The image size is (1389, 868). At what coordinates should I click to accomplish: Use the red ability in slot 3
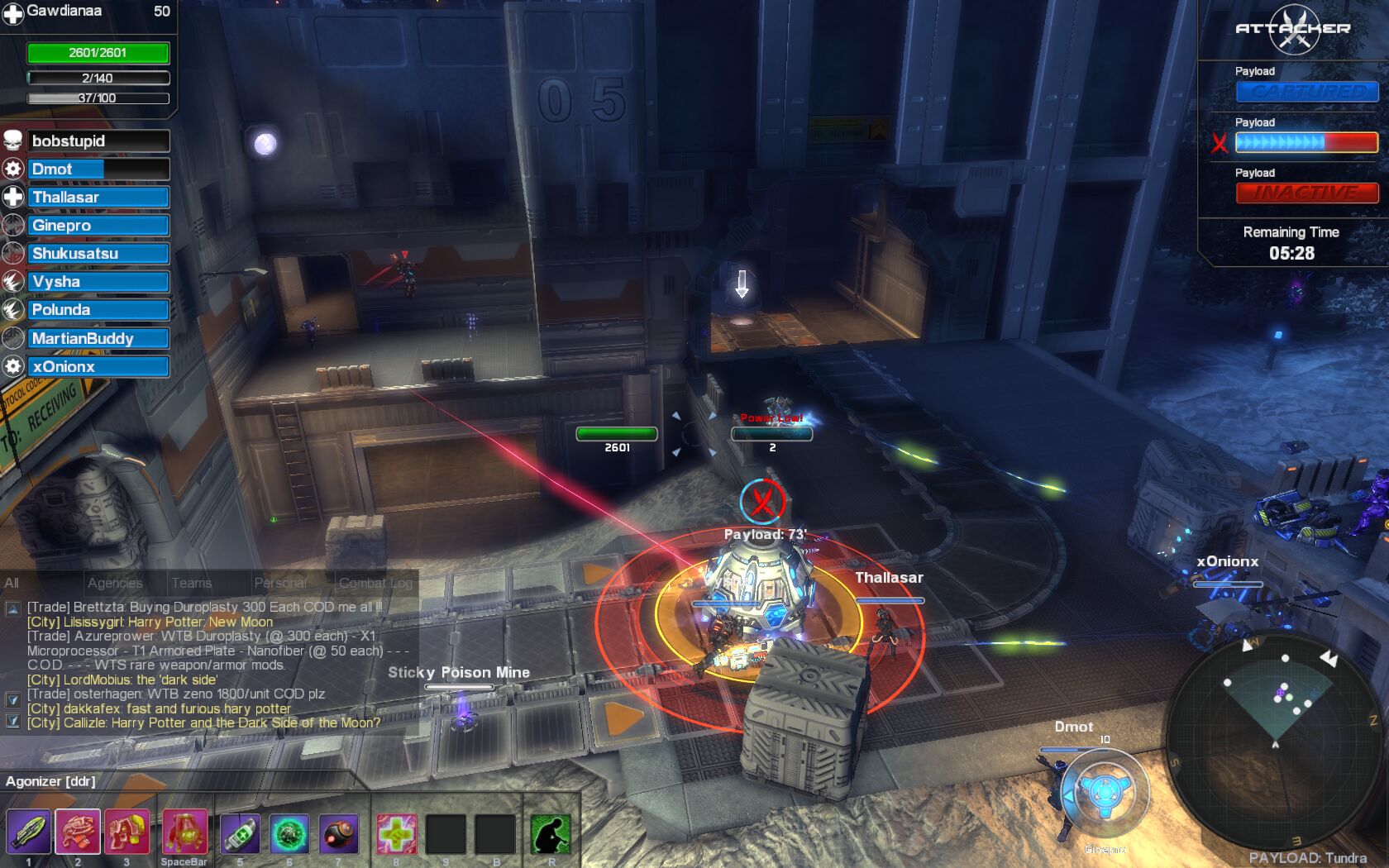coord(126,832)
